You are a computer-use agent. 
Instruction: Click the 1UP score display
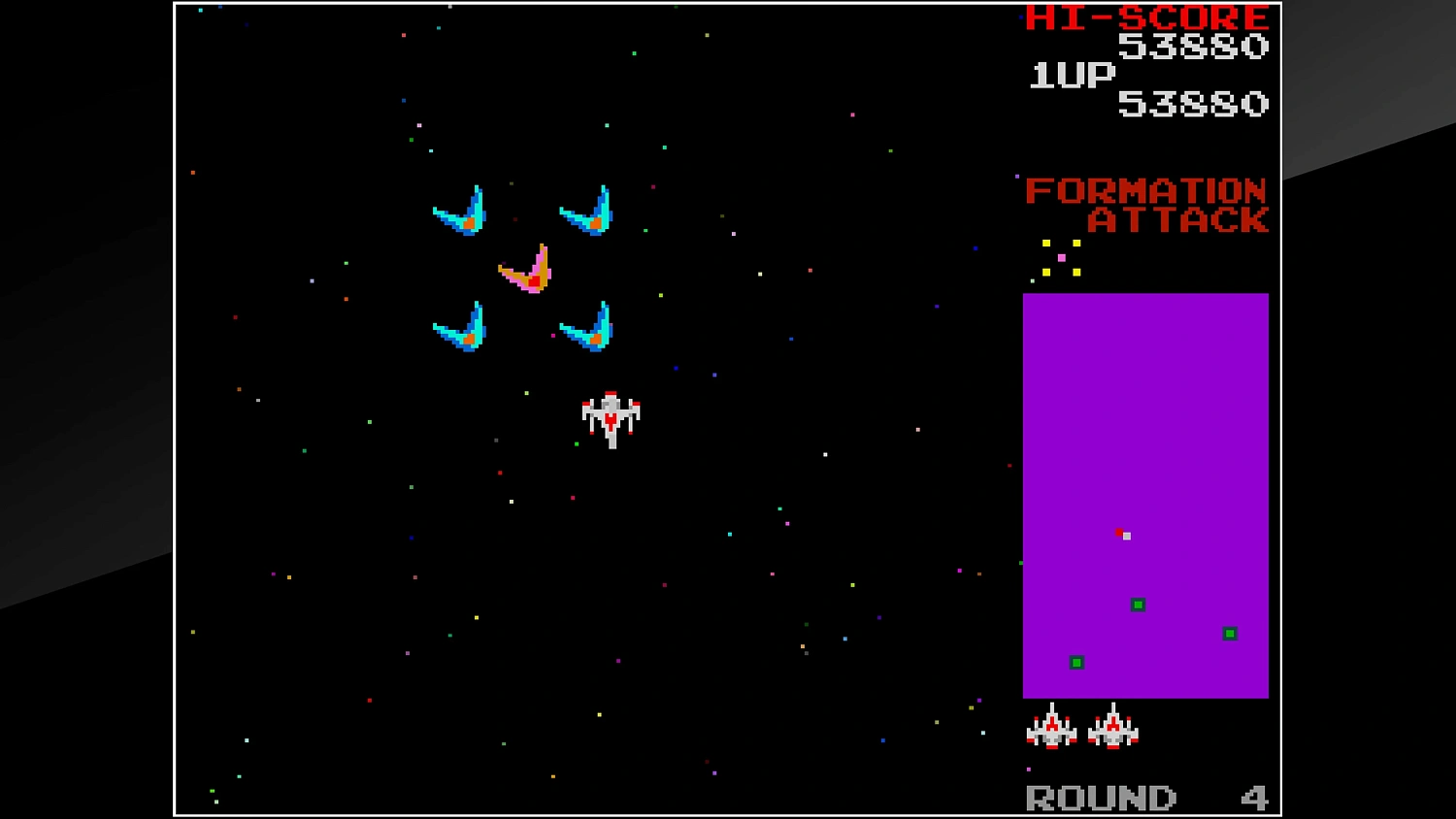point(1072,76)
